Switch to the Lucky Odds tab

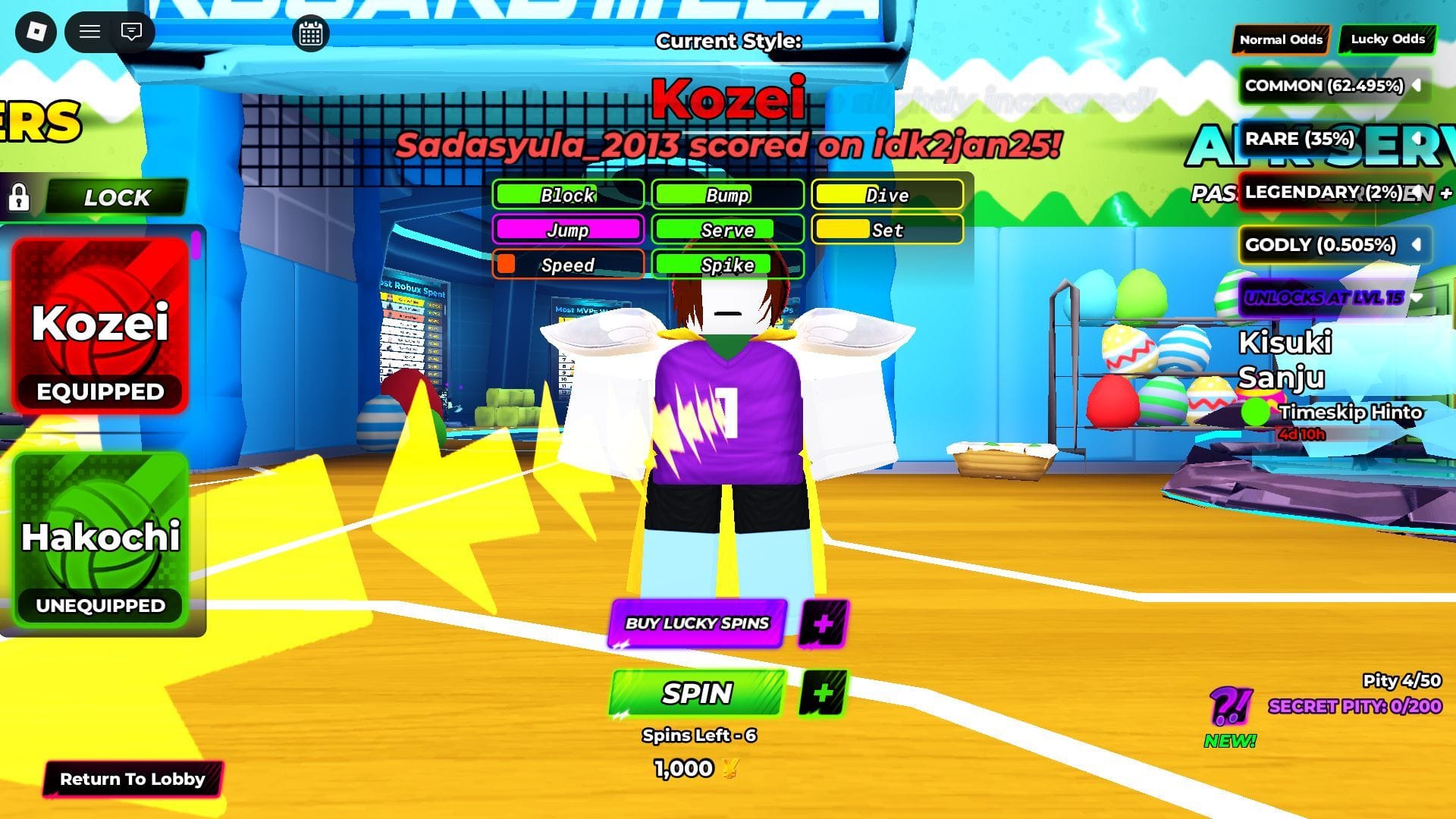pos(1388,39)
